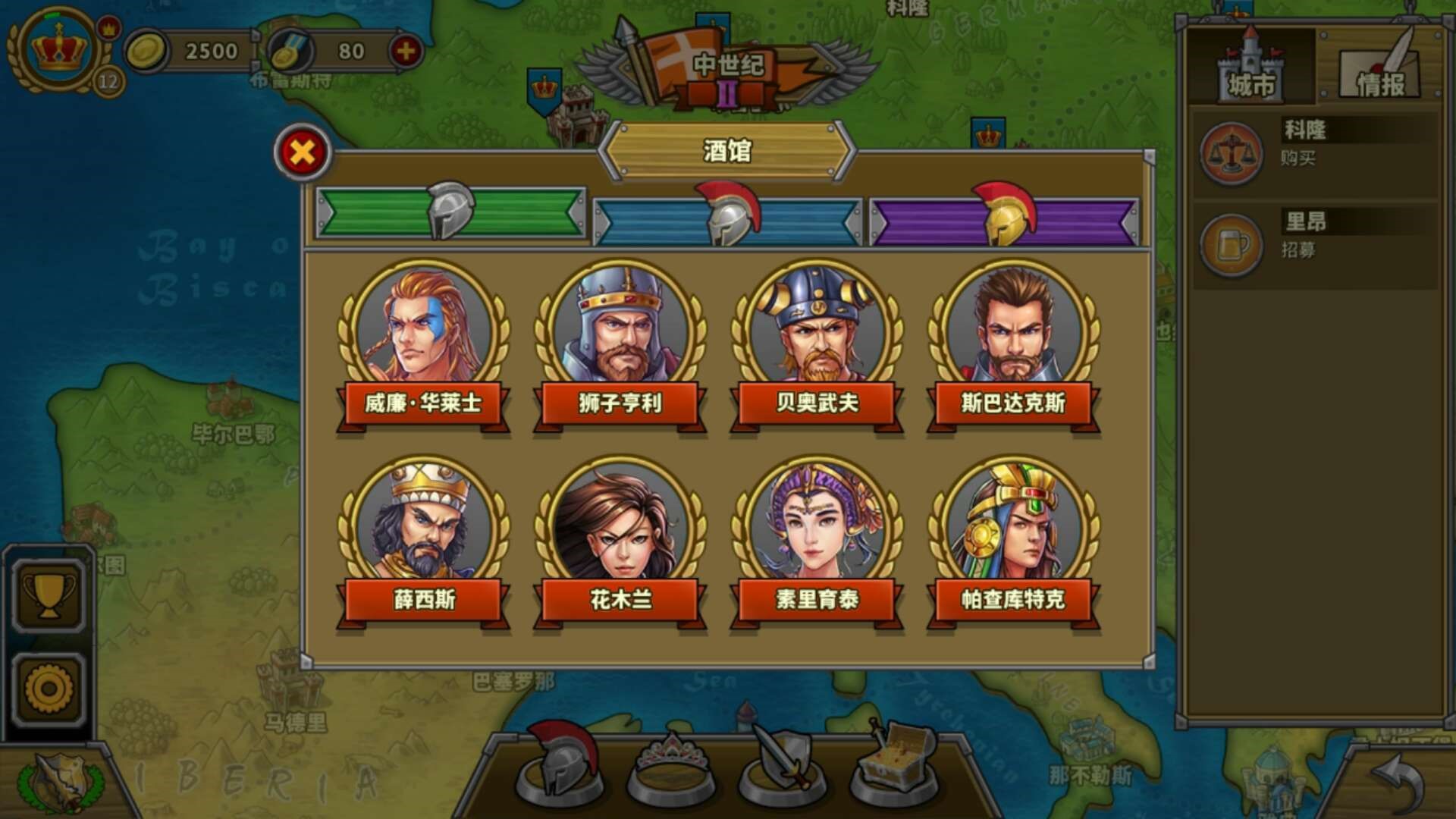Open the map shield icon in the corner

tap(59, 780)
